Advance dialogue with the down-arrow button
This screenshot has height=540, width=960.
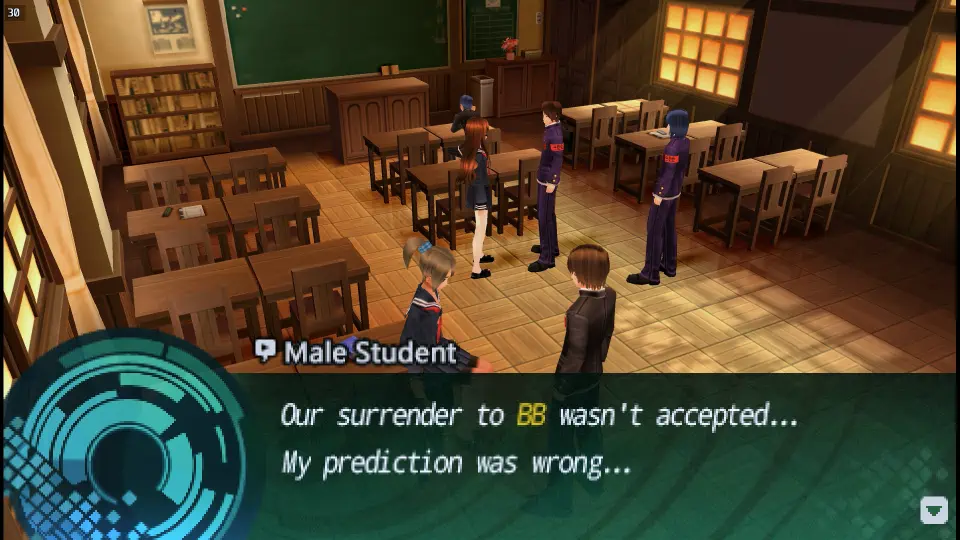tap(933, 511)
